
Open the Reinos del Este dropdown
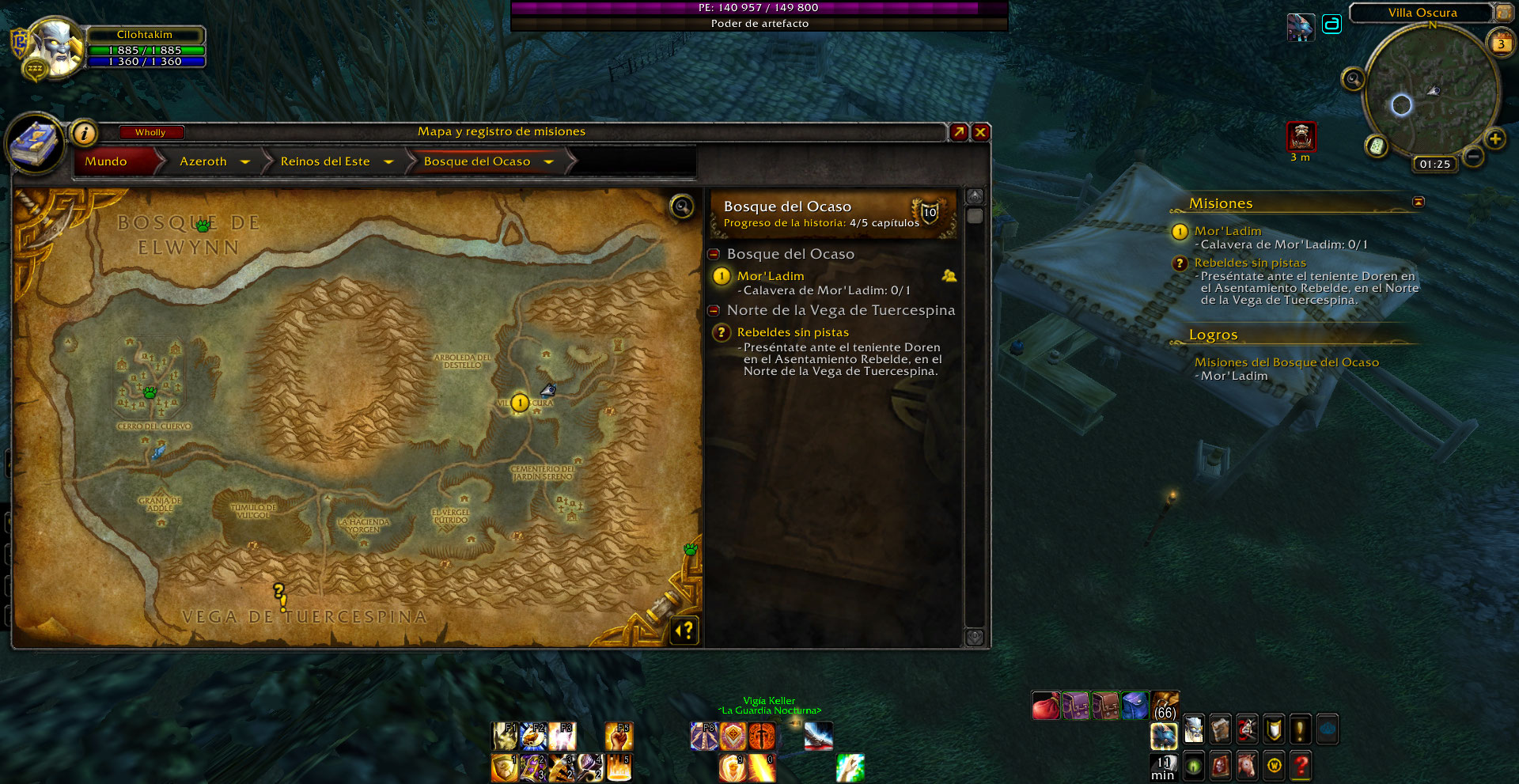(x=388, y=161)
